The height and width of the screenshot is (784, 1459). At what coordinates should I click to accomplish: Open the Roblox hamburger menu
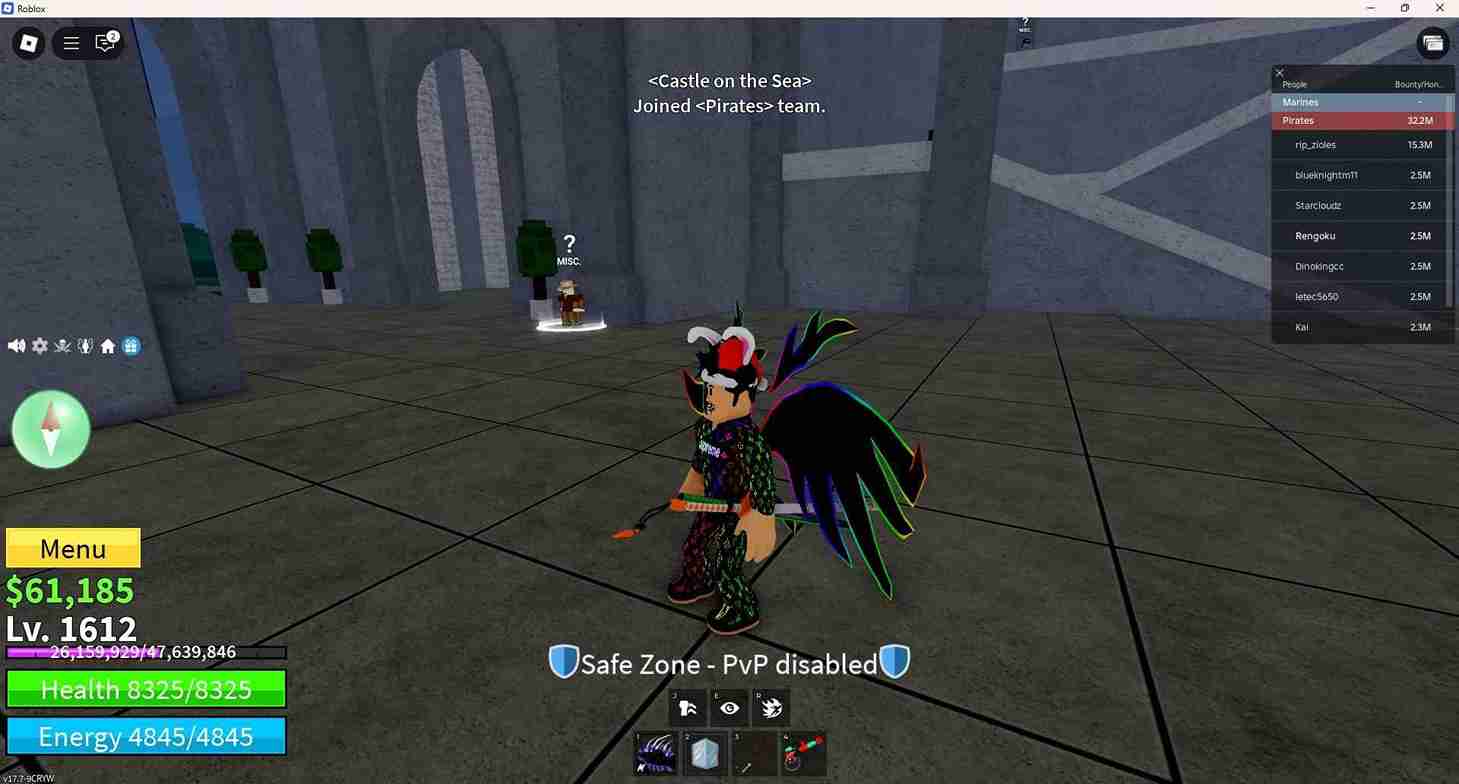[x=70, y=43]
